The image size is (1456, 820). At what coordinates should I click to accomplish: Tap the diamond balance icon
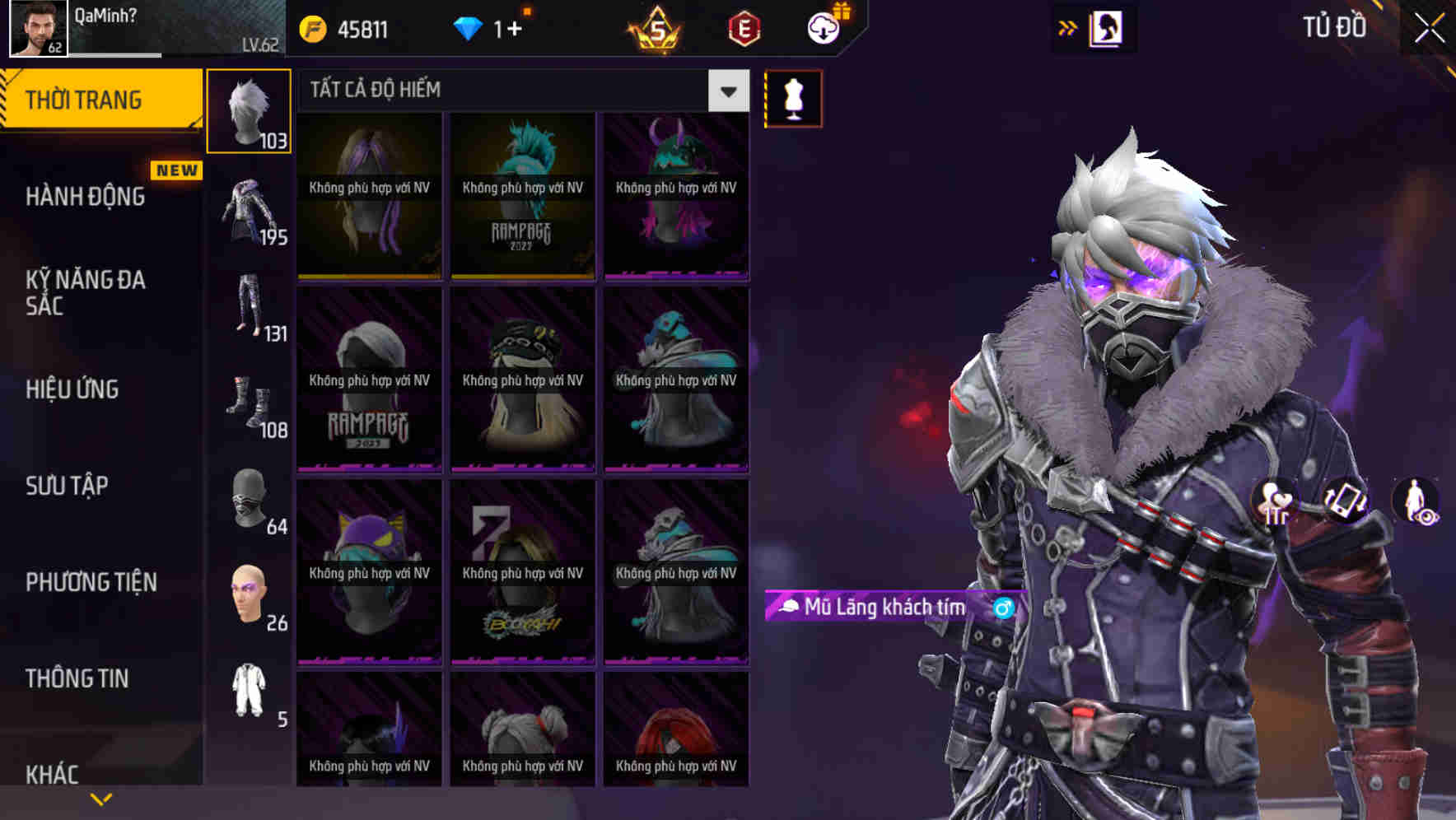coord(469,26)
